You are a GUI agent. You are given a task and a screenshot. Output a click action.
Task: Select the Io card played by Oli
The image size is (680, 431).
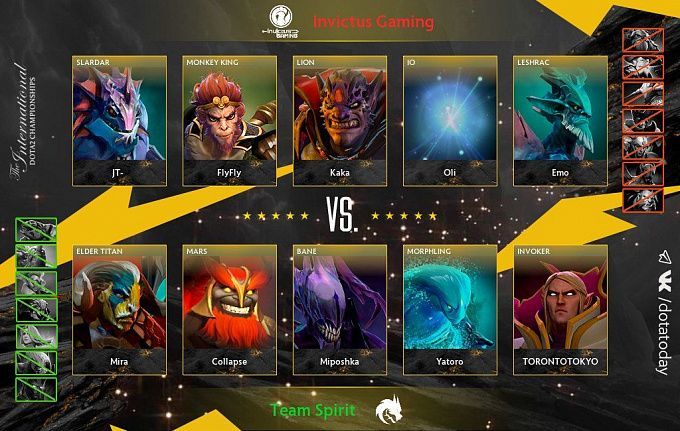point(450,120)
